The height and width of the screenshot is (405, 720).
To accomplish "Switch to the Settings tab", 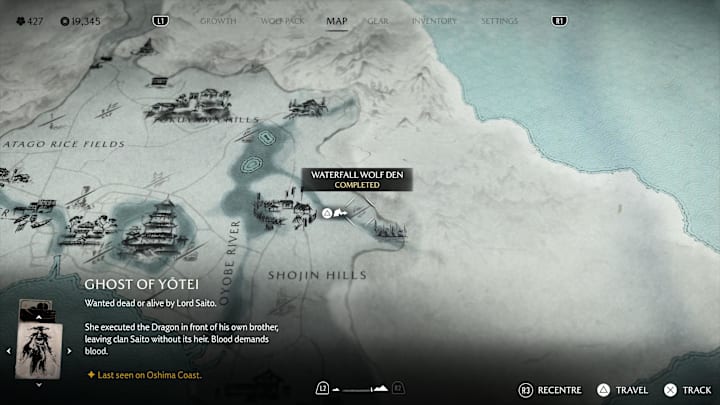I will (499, 20).
